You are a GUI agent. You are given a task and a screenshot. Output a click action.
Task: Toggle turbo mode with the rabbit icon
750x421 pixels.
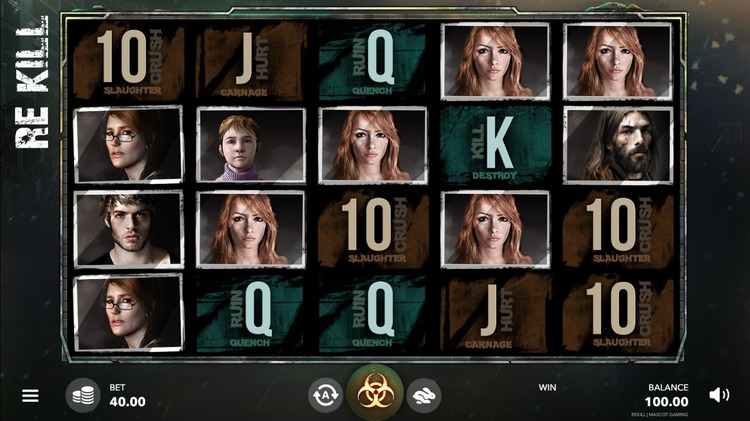tap(425, 395)
